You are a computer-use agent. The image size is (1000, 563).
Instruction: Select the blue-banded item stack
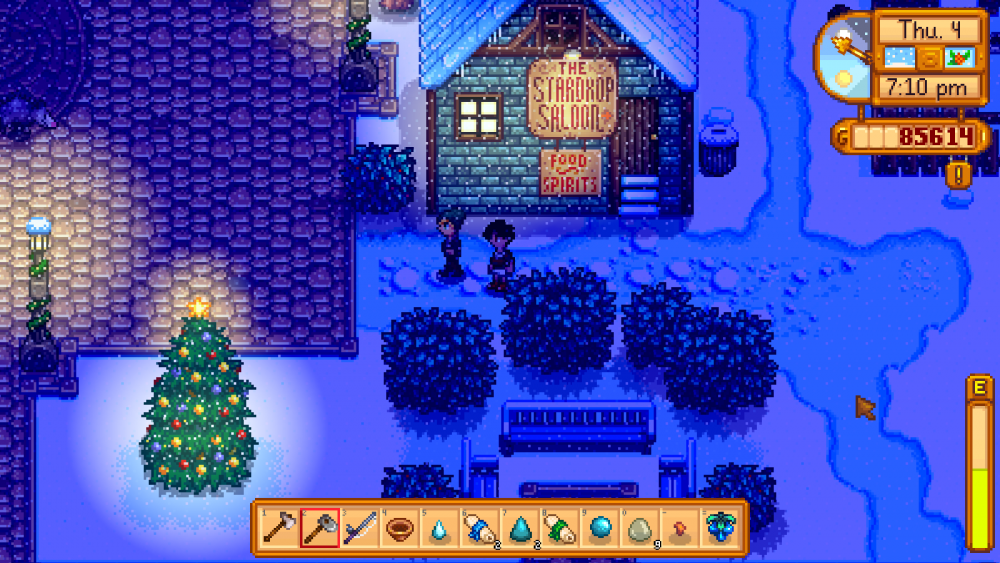pos(479,526)
